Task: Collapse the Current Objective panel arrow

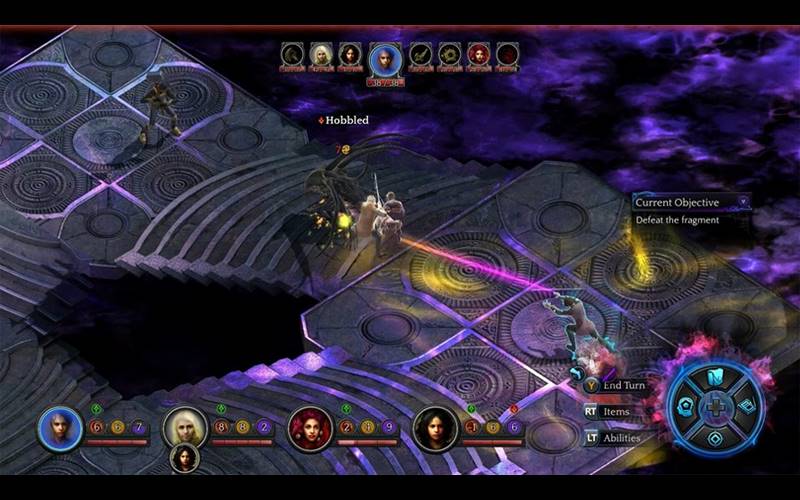Action: point(742,202)
